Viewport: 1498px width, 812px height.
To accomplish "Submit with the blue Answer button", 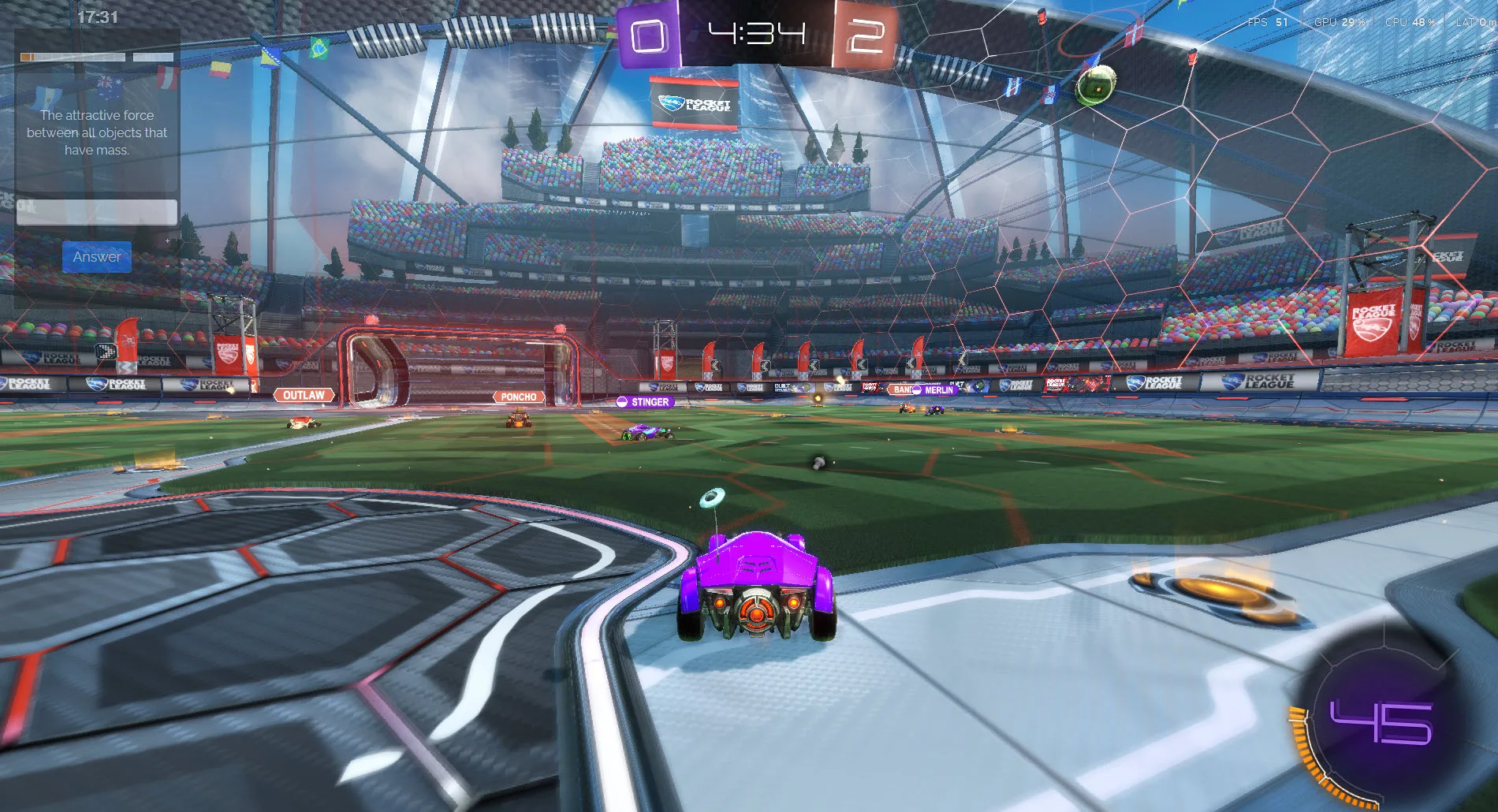I will pos(97,257).
